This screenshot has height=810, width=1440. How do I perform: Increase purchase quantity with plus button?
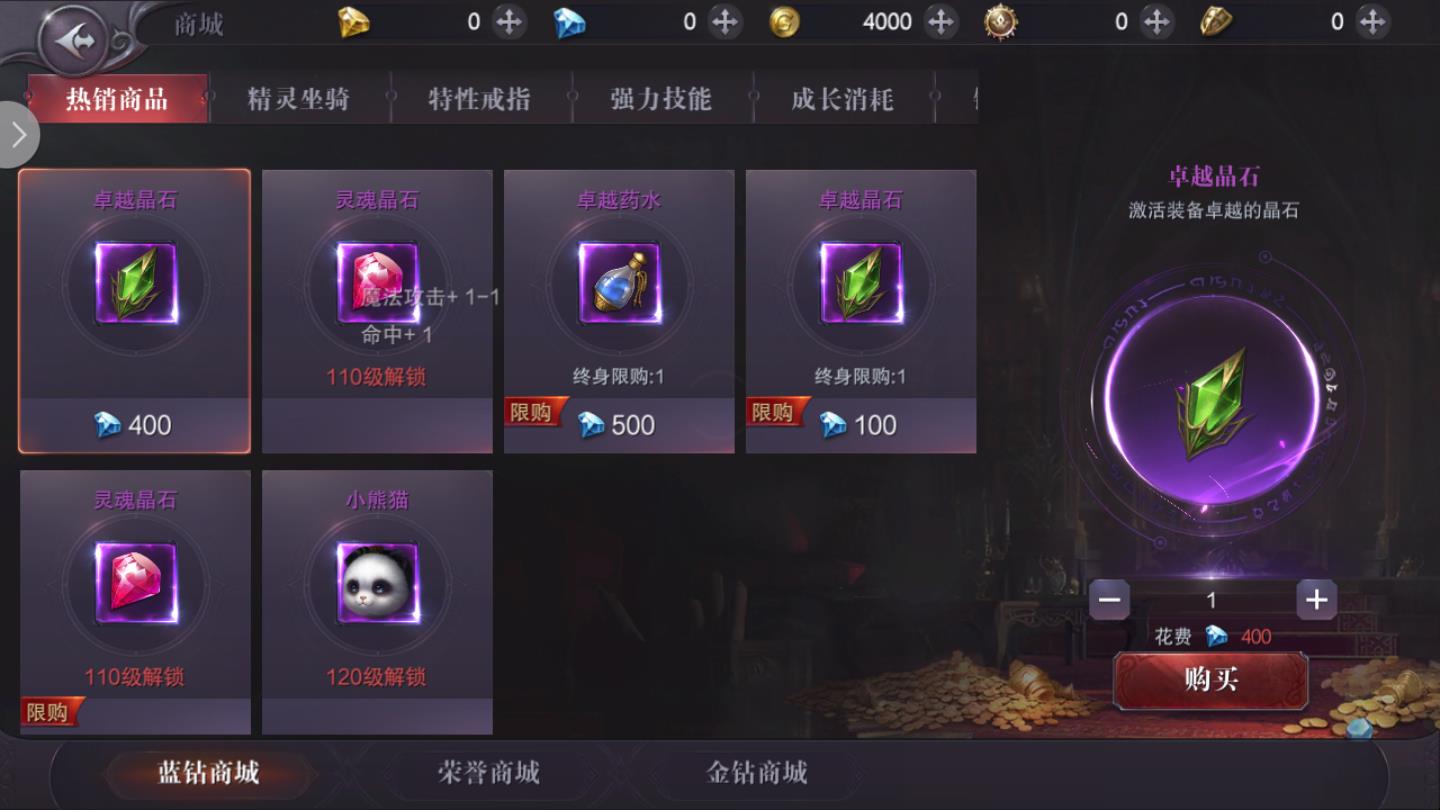pos(1316,599)
